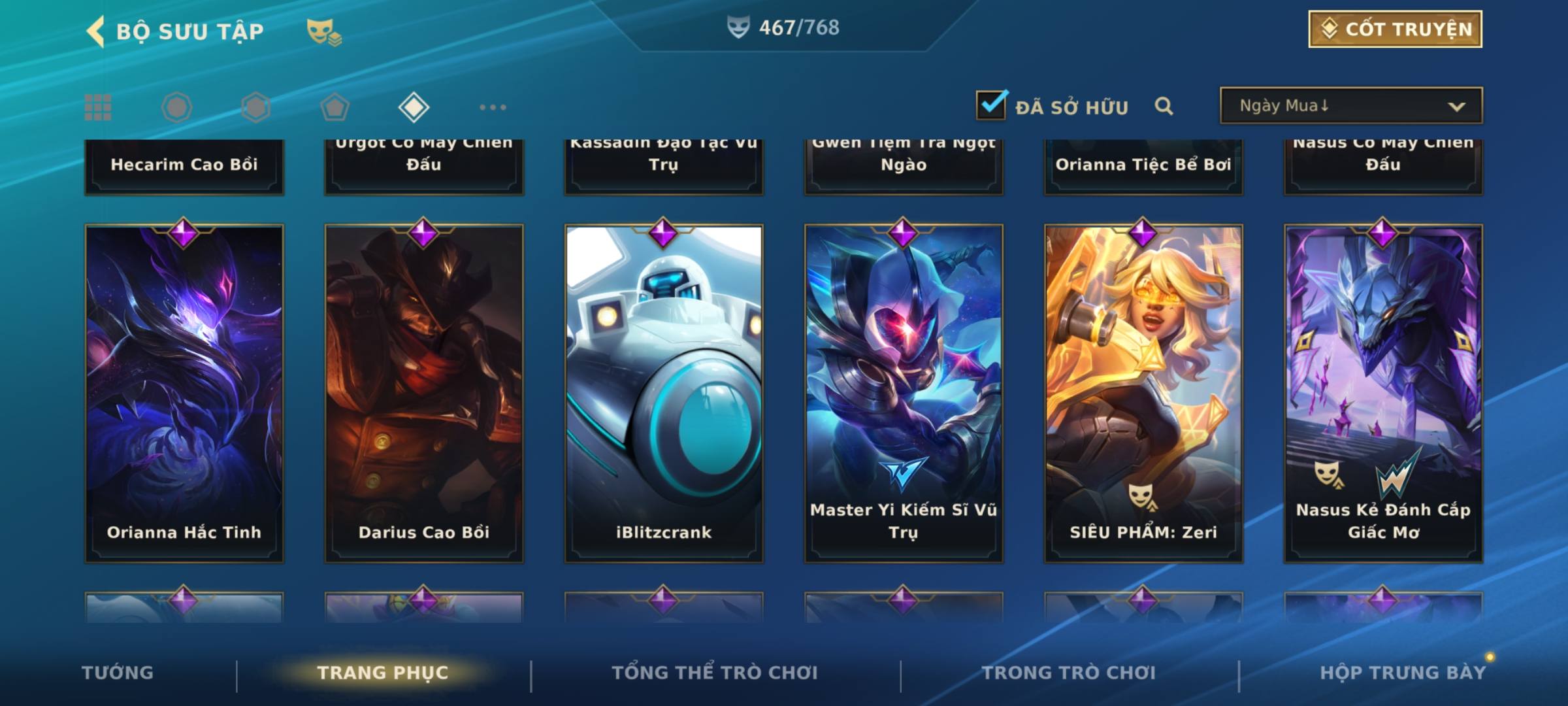
Task: Switch to the Tướng tab
Action: pyautogui.click(x=118, y=673)
